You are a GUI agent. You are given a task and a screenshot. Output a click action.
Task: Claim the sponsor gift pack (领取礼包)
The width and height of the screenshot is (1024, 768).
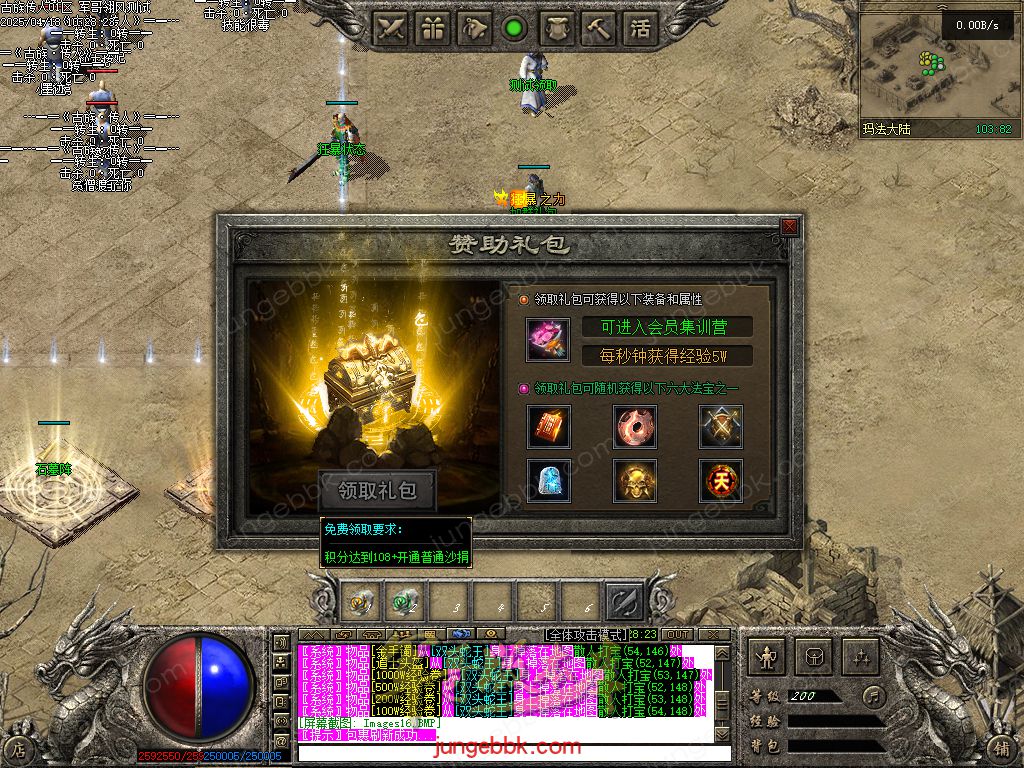pyautogui.click(x=377, y=491)
